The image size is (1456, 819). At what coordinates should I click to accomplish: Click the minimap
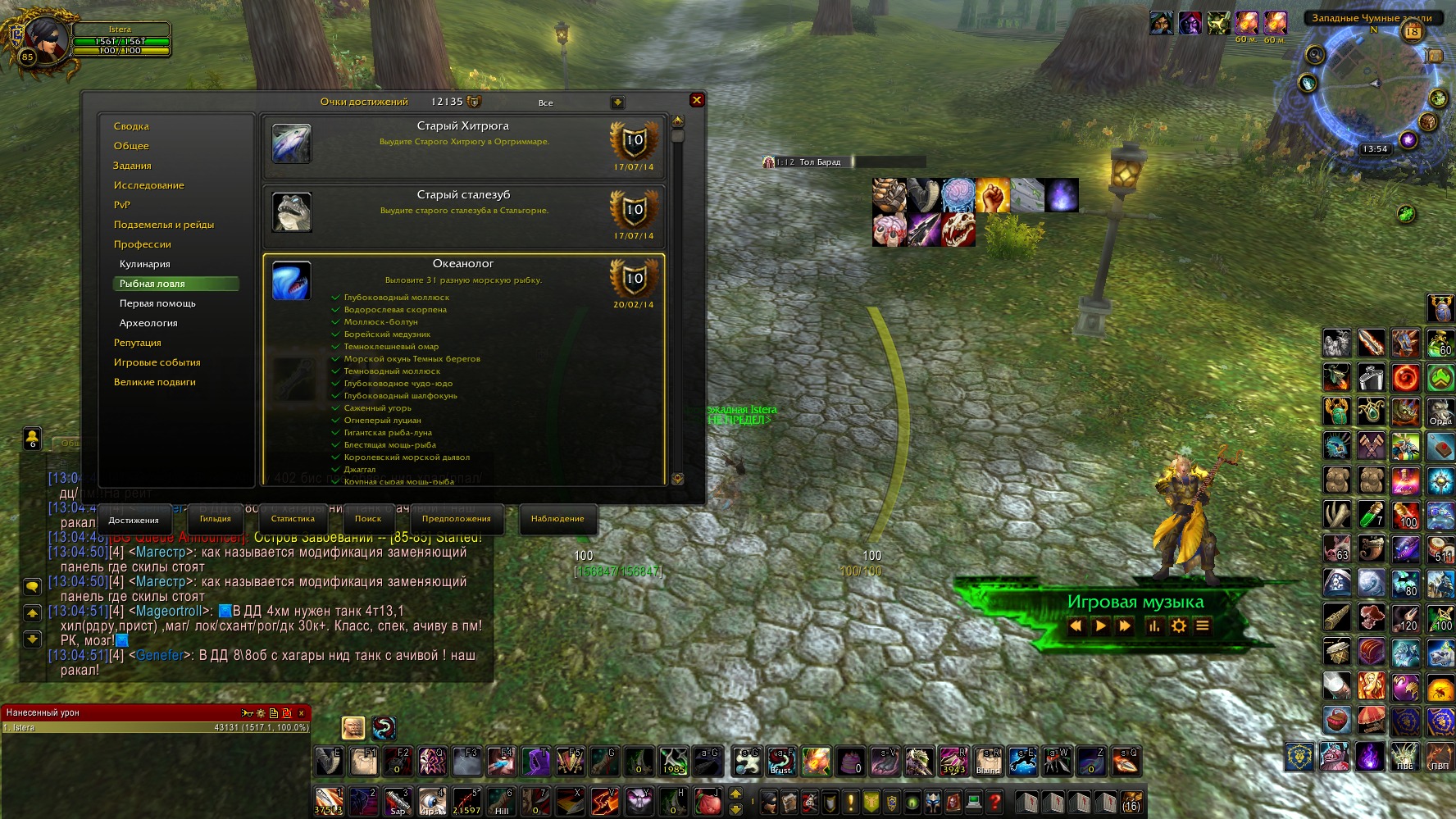1372,89
